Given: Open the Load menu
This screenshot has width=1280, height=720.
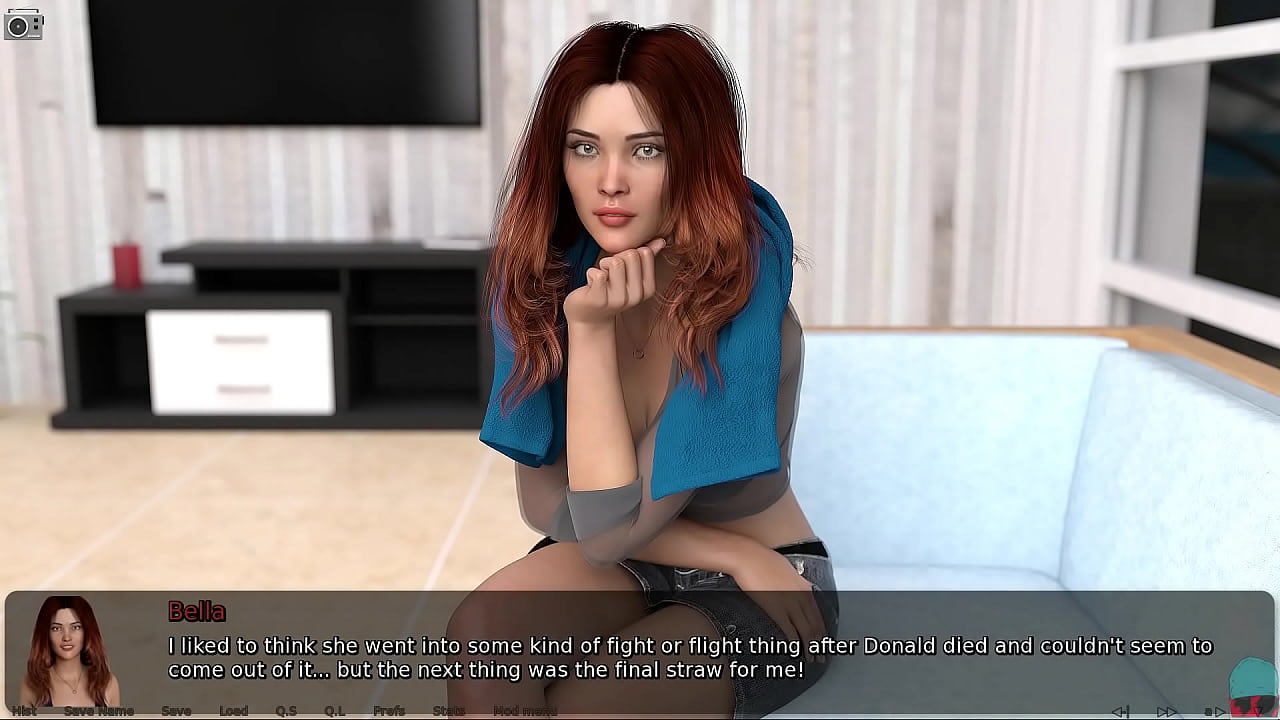Looking at the screenshot, I should tap(233, 711).
